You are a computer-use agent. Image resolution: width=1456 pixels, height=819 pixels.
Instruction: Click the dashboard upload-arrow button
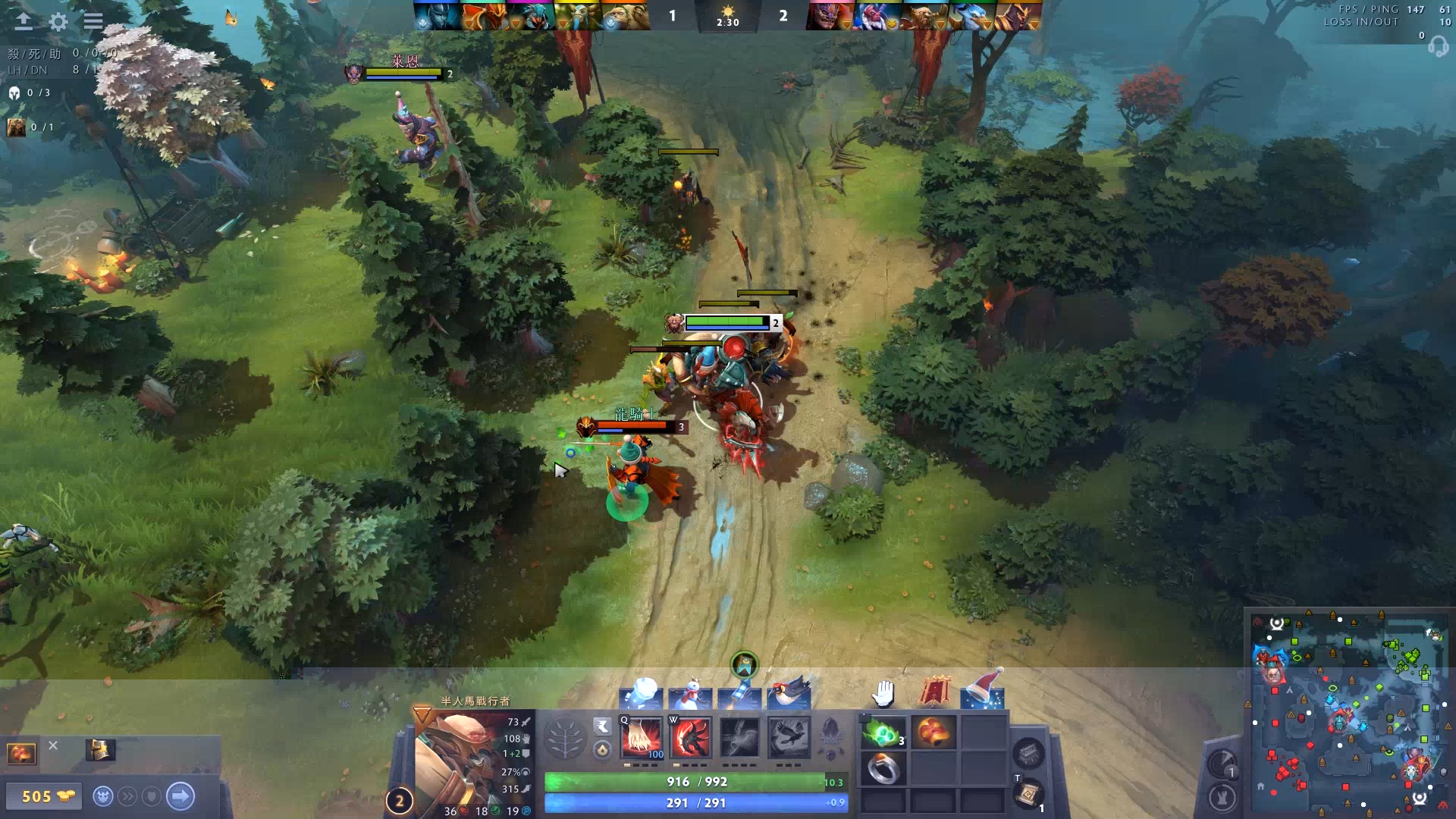coord(24,21)
